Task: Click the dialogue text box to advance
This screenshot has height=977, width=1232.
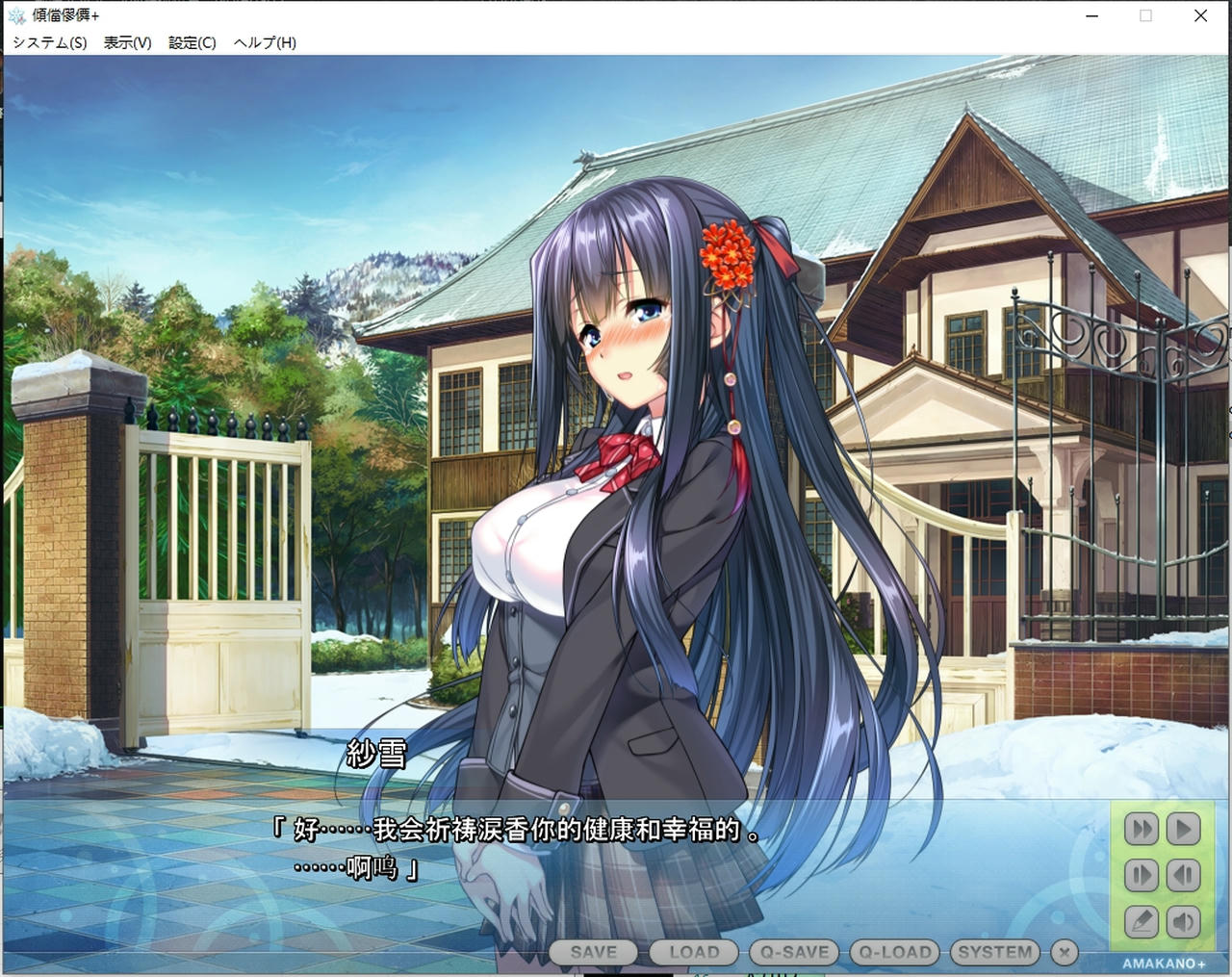Action: (x=577, y=857)
